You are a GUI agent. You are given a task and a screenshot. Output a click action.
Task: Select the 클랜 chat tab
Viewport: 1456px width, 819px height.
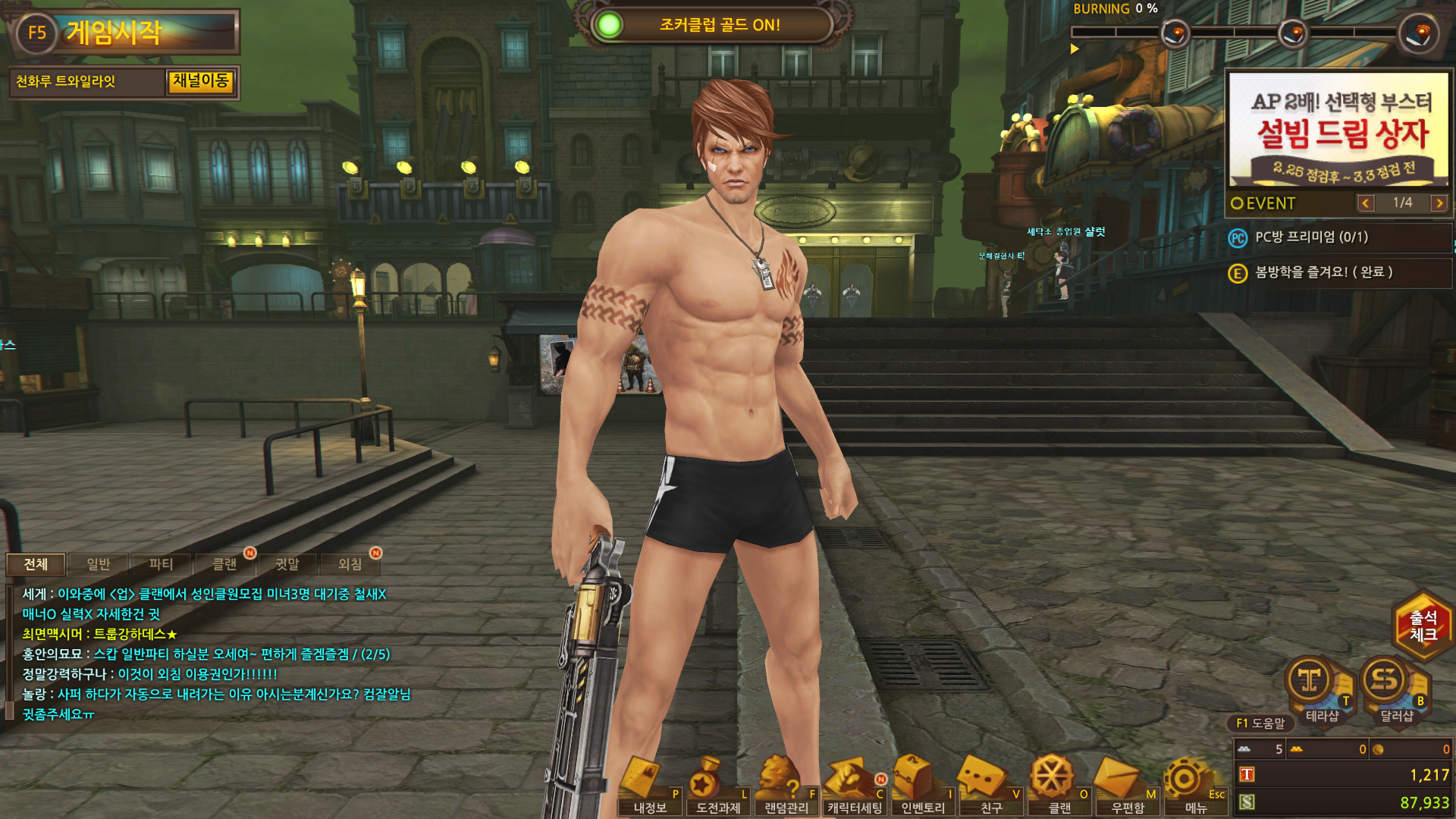[224, 564]
